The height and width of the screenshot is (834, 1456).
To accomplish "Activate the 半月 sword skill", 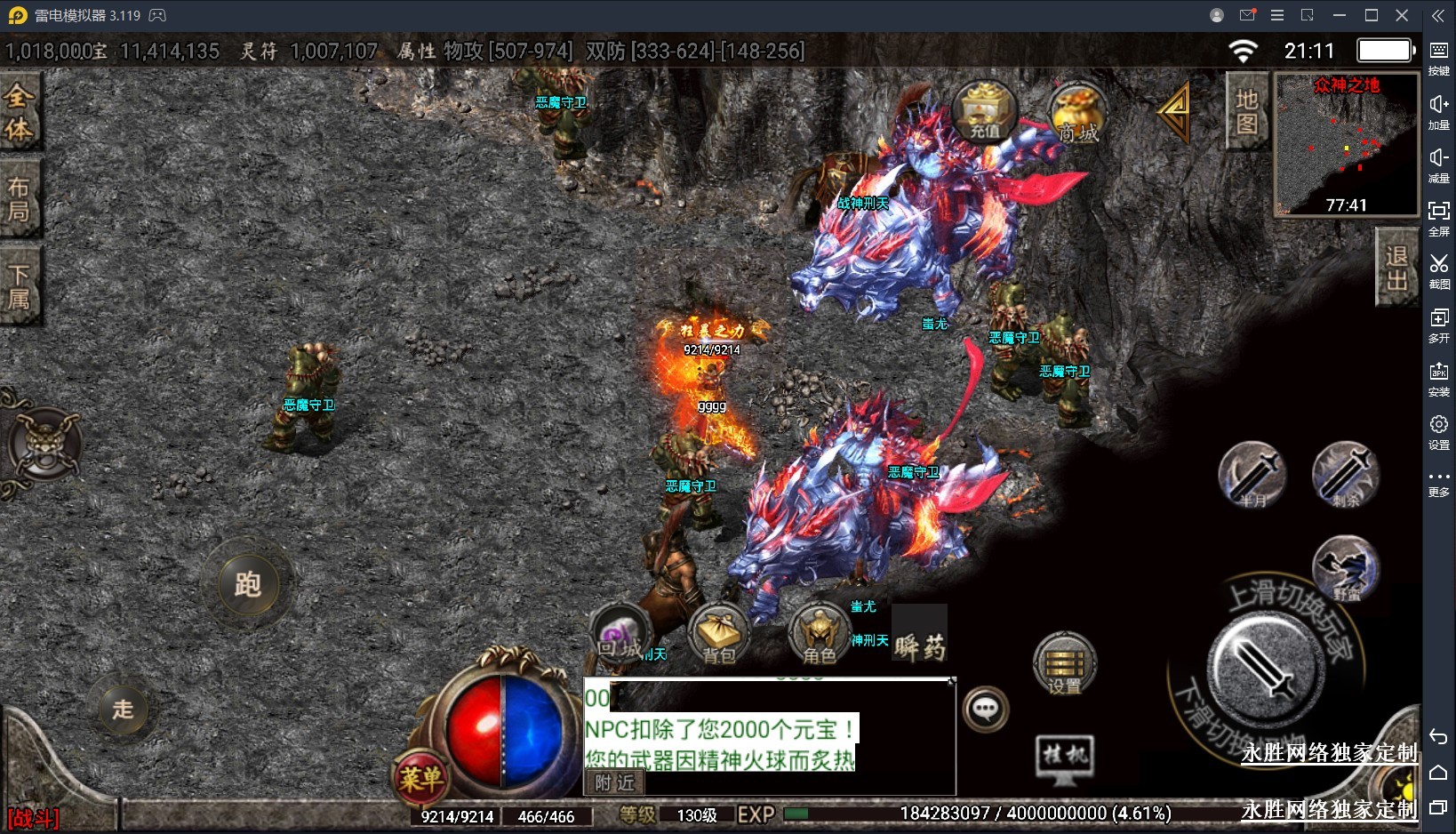I will (1252, 476).
